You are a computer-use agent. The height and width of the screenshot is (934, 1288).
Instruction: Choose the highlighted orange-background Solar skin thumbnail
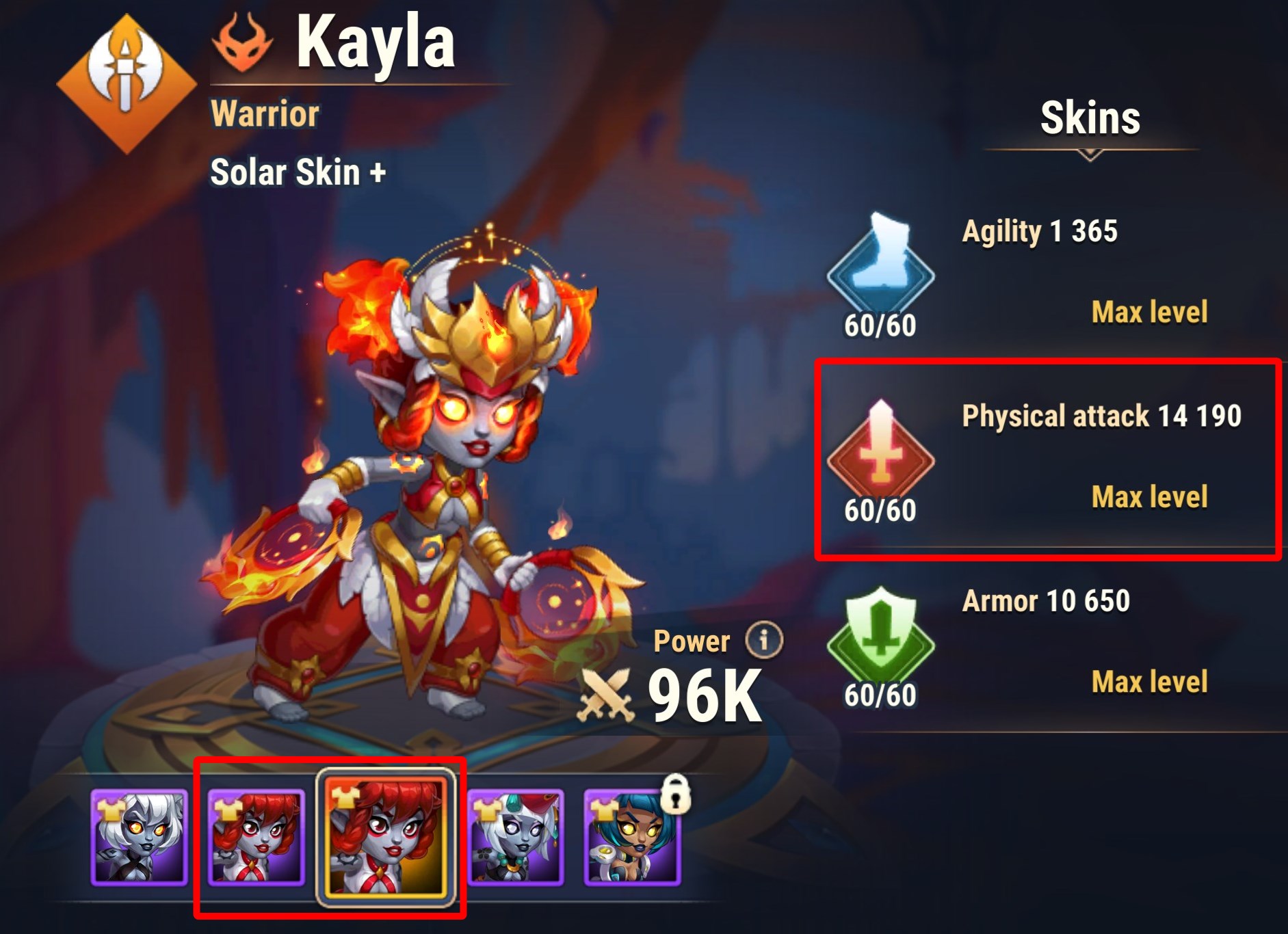pyautogui.click(x=386, y=838)
